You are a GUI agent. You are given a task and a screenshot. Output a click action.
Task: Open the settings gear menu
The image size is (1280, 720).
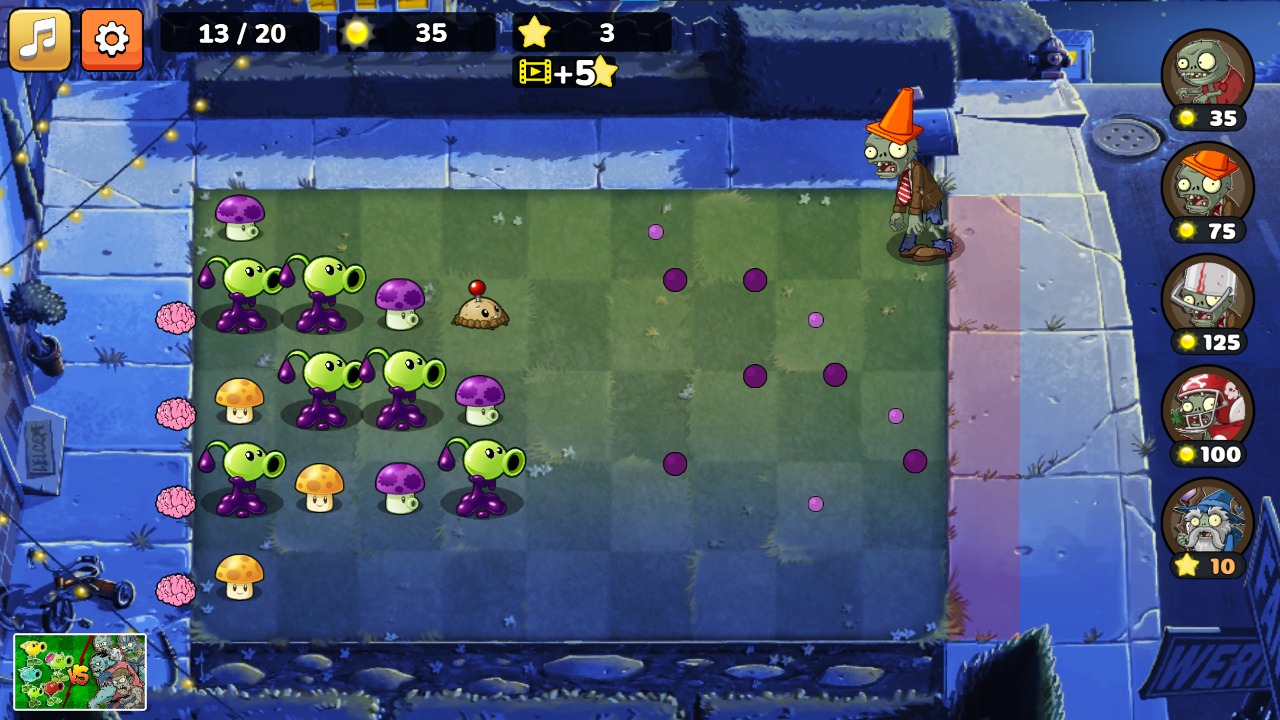click(111, 39)
